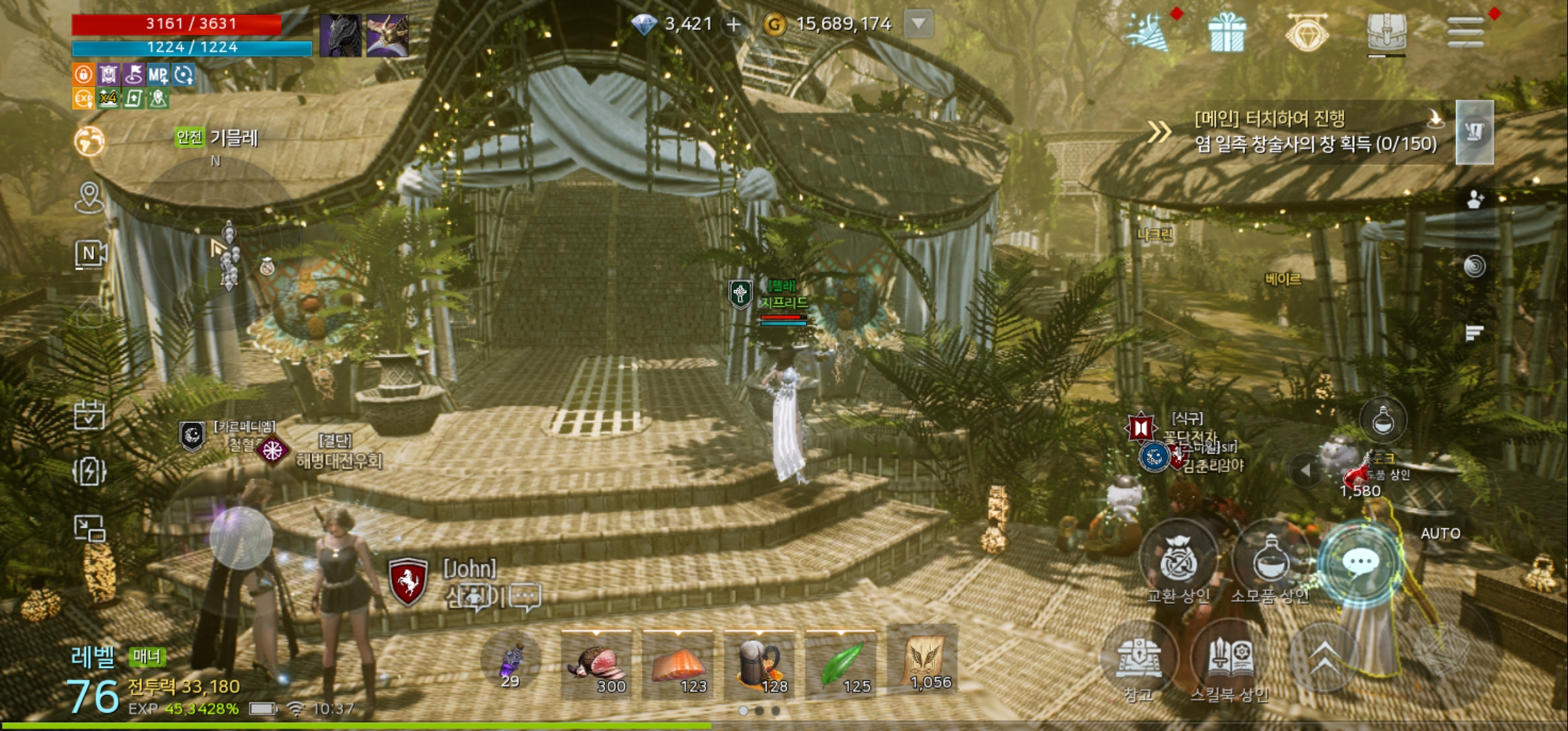Use the salmon item with 123 count
This screenshot has height=731, width=1568.
(x=678, y=665)
